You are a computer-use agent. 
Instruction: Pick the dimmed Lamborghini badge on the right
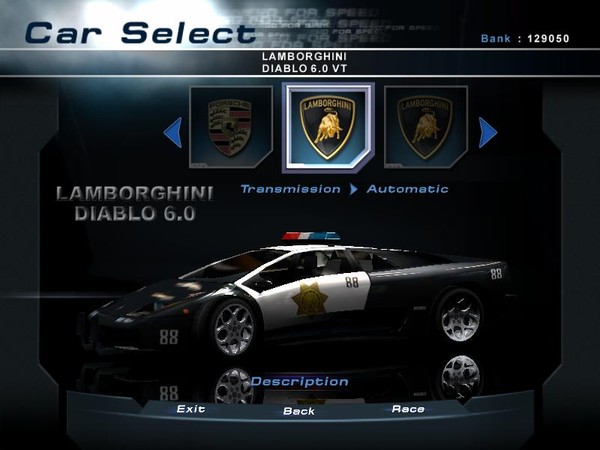pyautogui.click(x=425, y=128)
